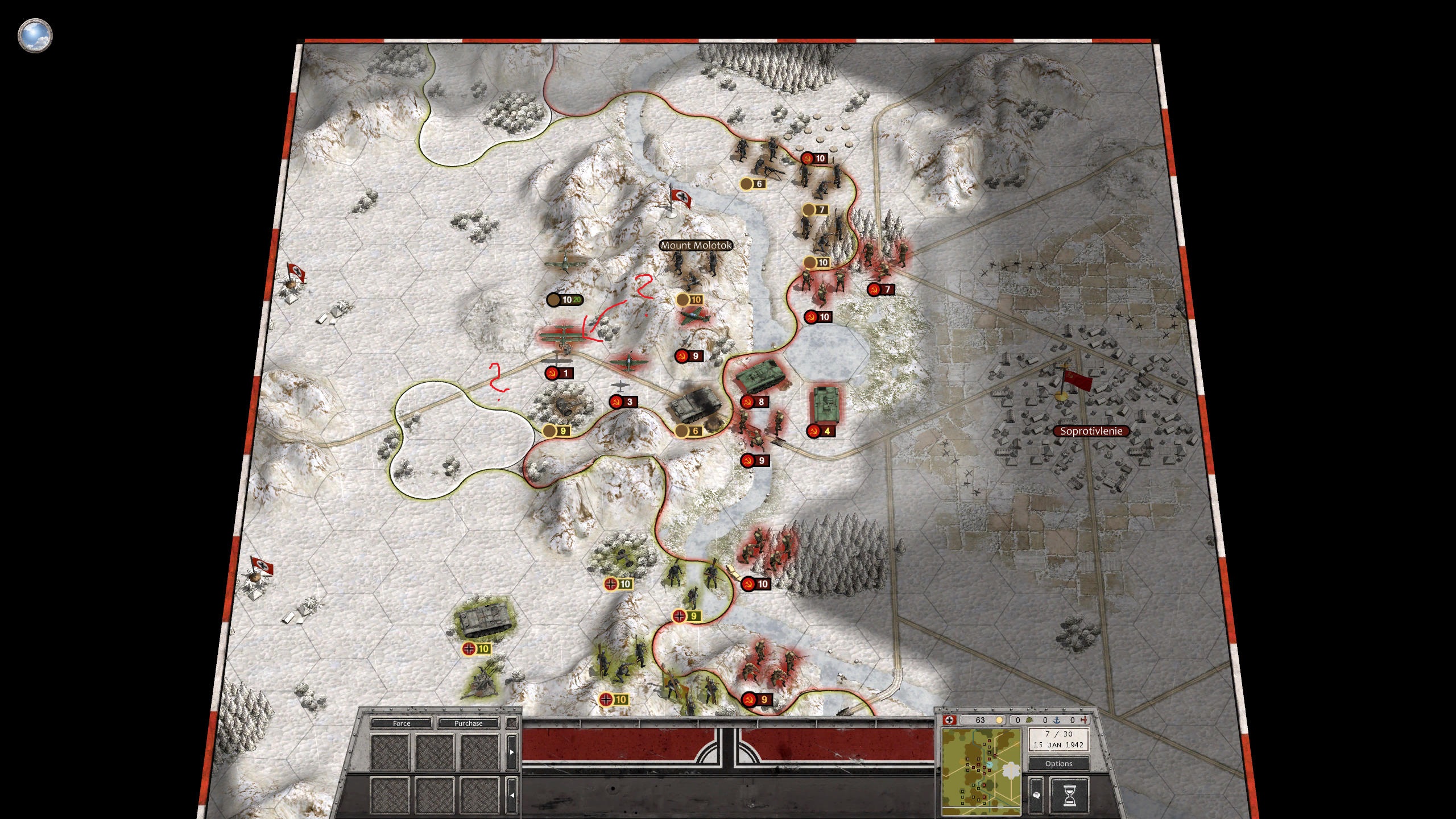Switch to the Purchase tab
The height and width of the screenshot is (819, 1456).
468,723
